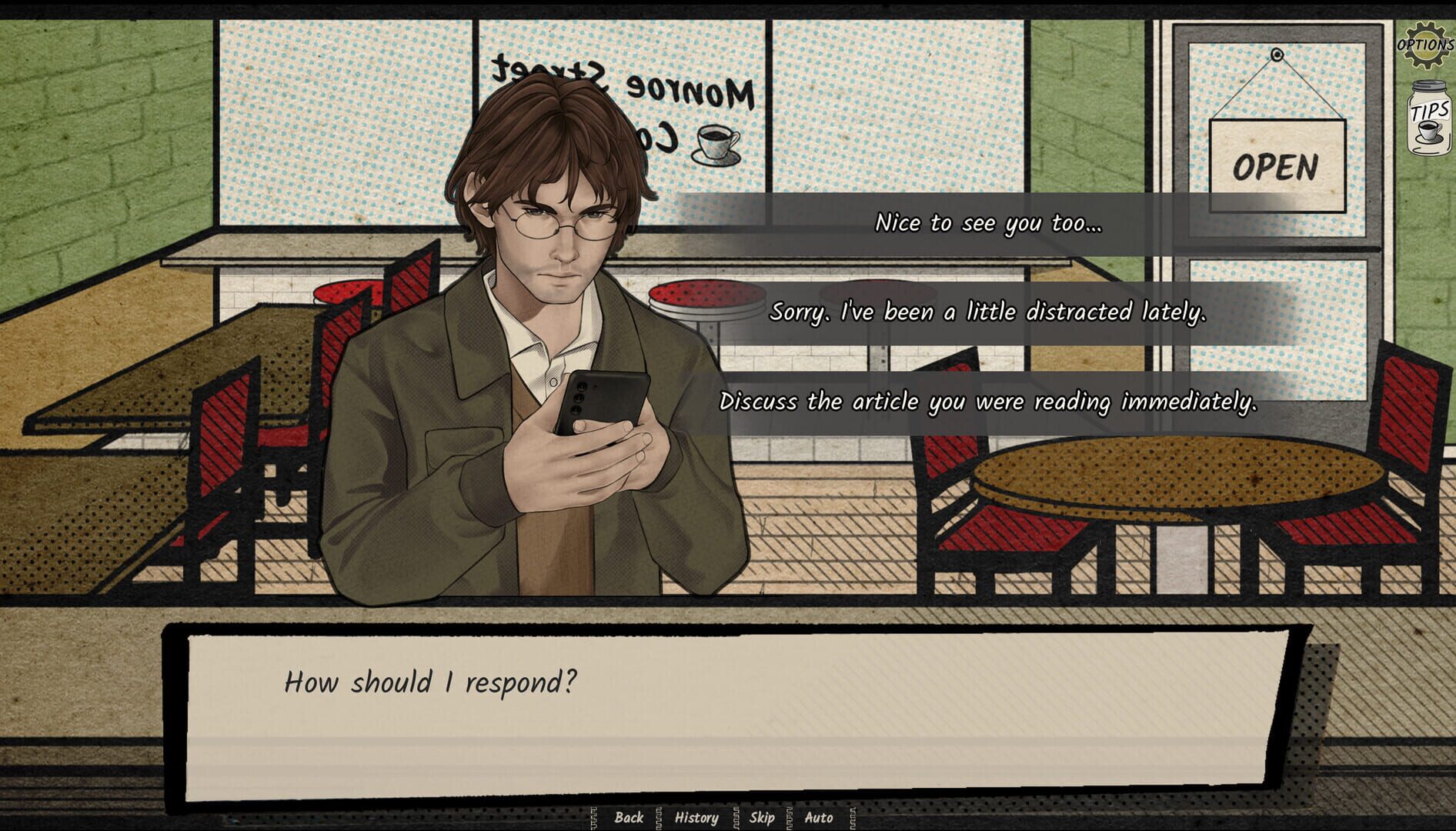Select Skip from the bottom menu bar
The image size is (1456, 831).
click(762, 818)
